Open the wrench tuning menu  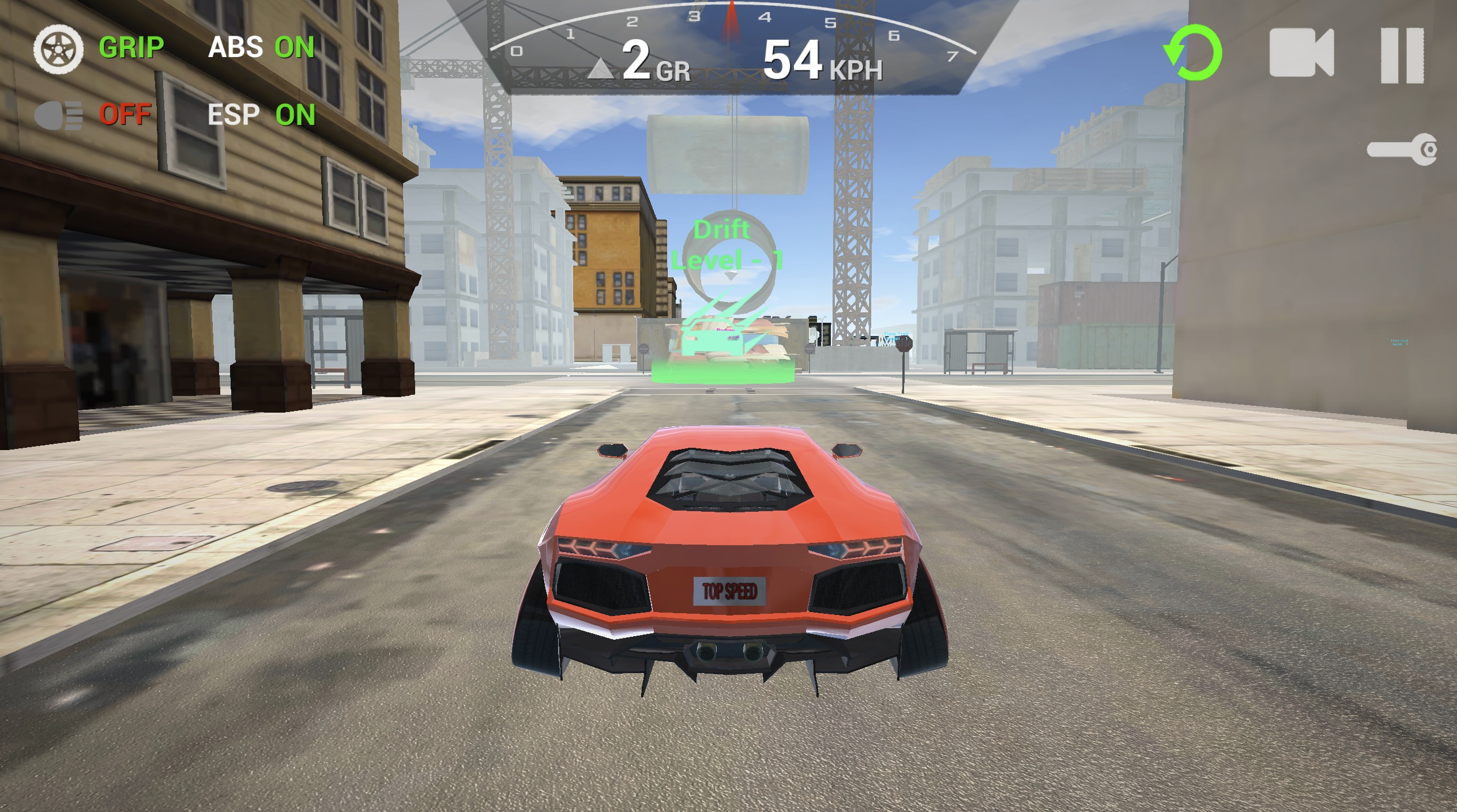1402,150
